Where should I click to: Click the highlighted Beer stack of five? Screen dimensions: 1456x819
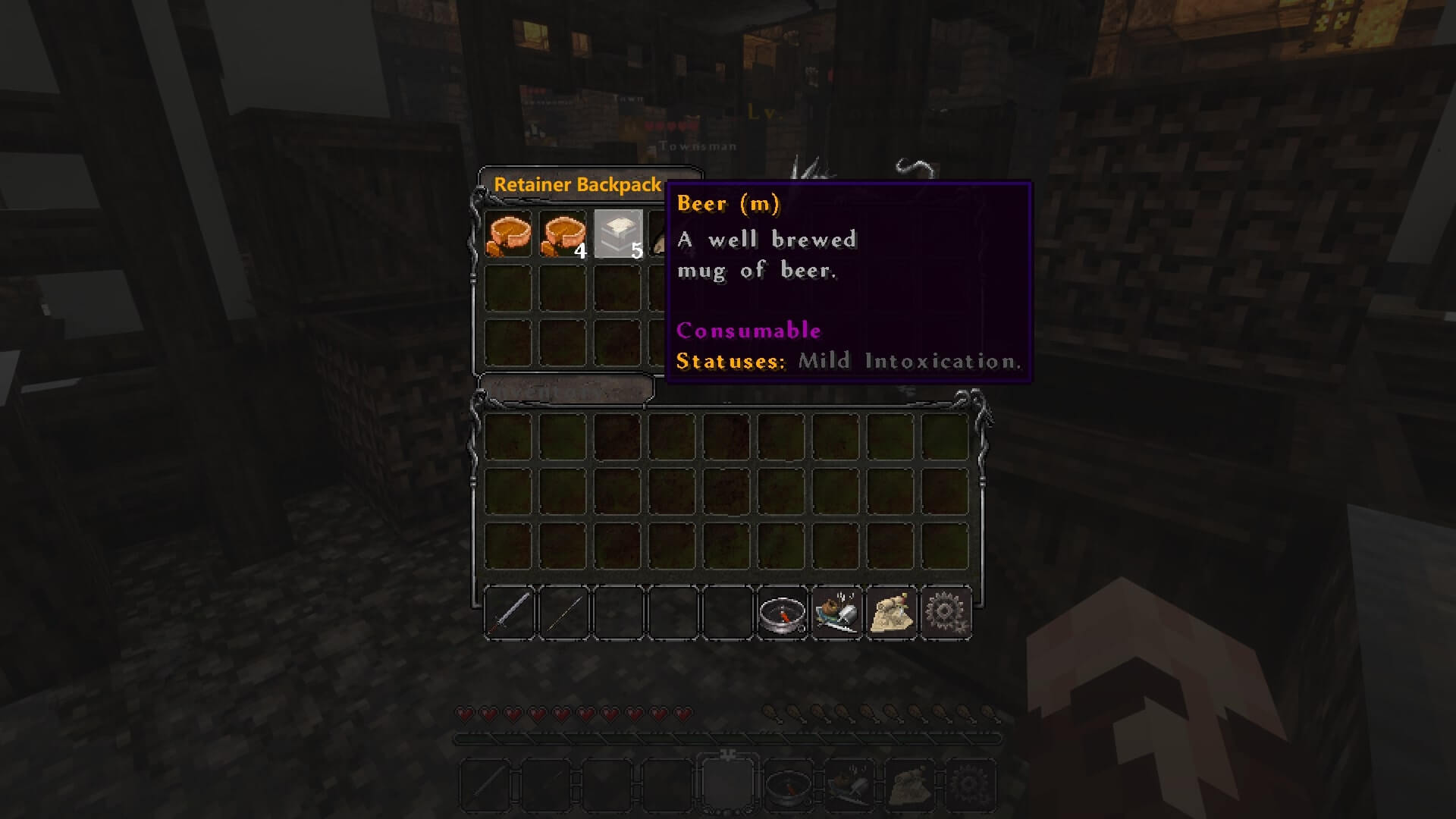point(618,234)
